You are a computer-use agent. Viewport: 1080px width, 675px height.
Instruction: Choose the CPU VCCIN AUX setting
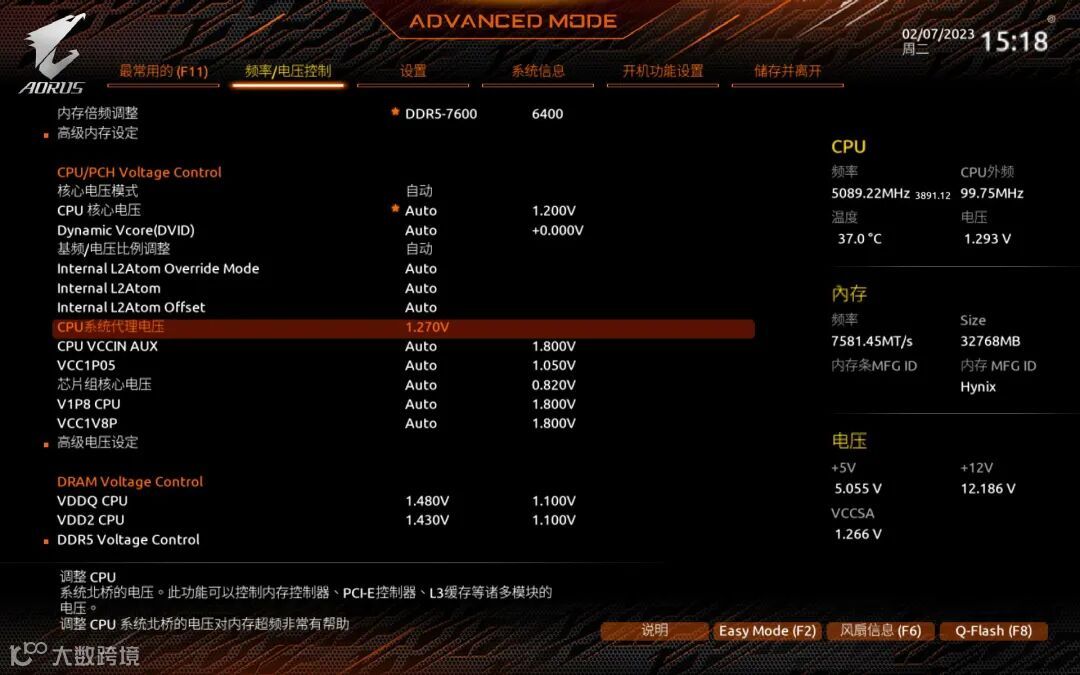107,346
